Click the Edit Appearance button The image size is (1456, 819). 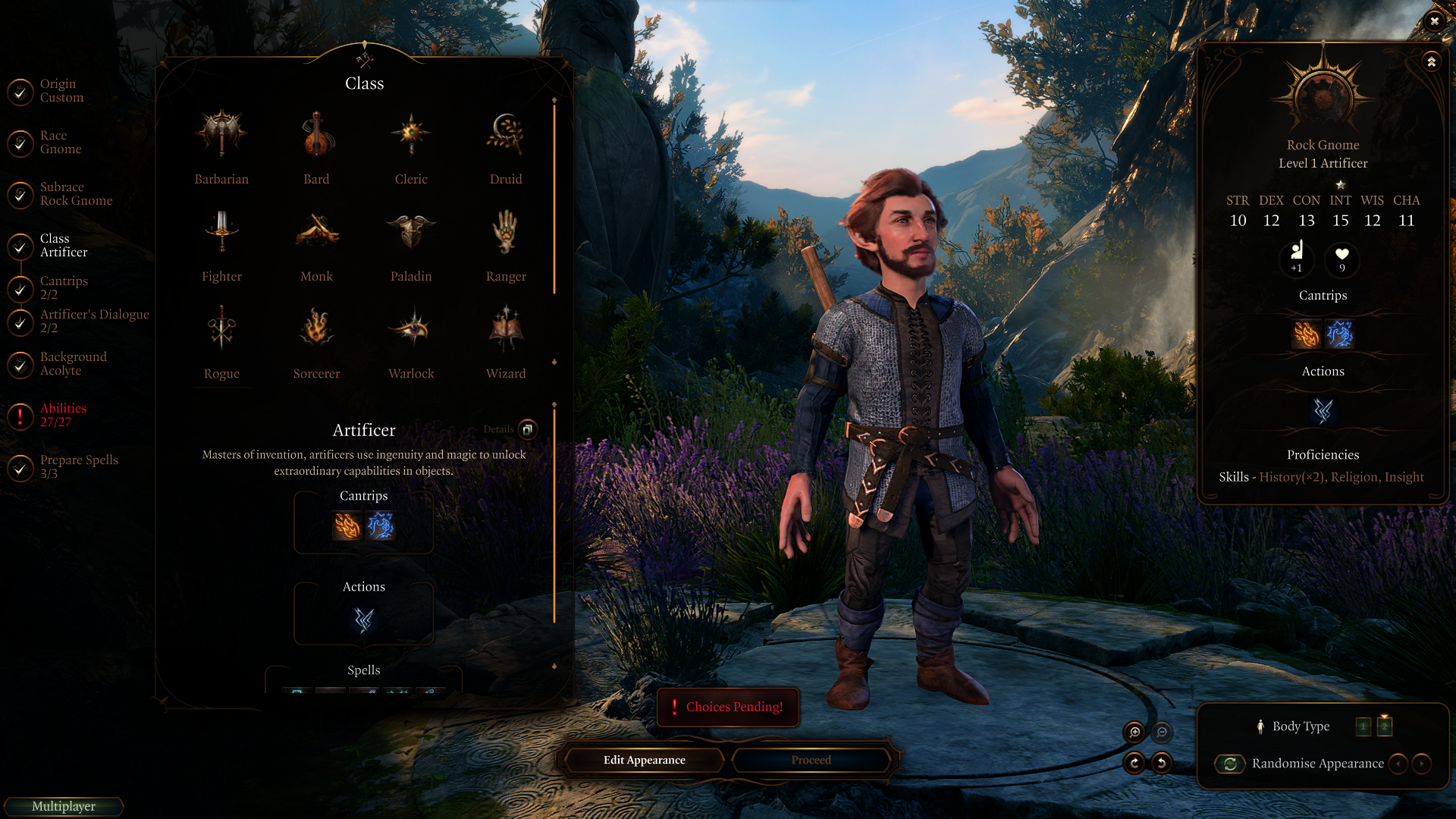pyautogui.click(x=644, y=760)
